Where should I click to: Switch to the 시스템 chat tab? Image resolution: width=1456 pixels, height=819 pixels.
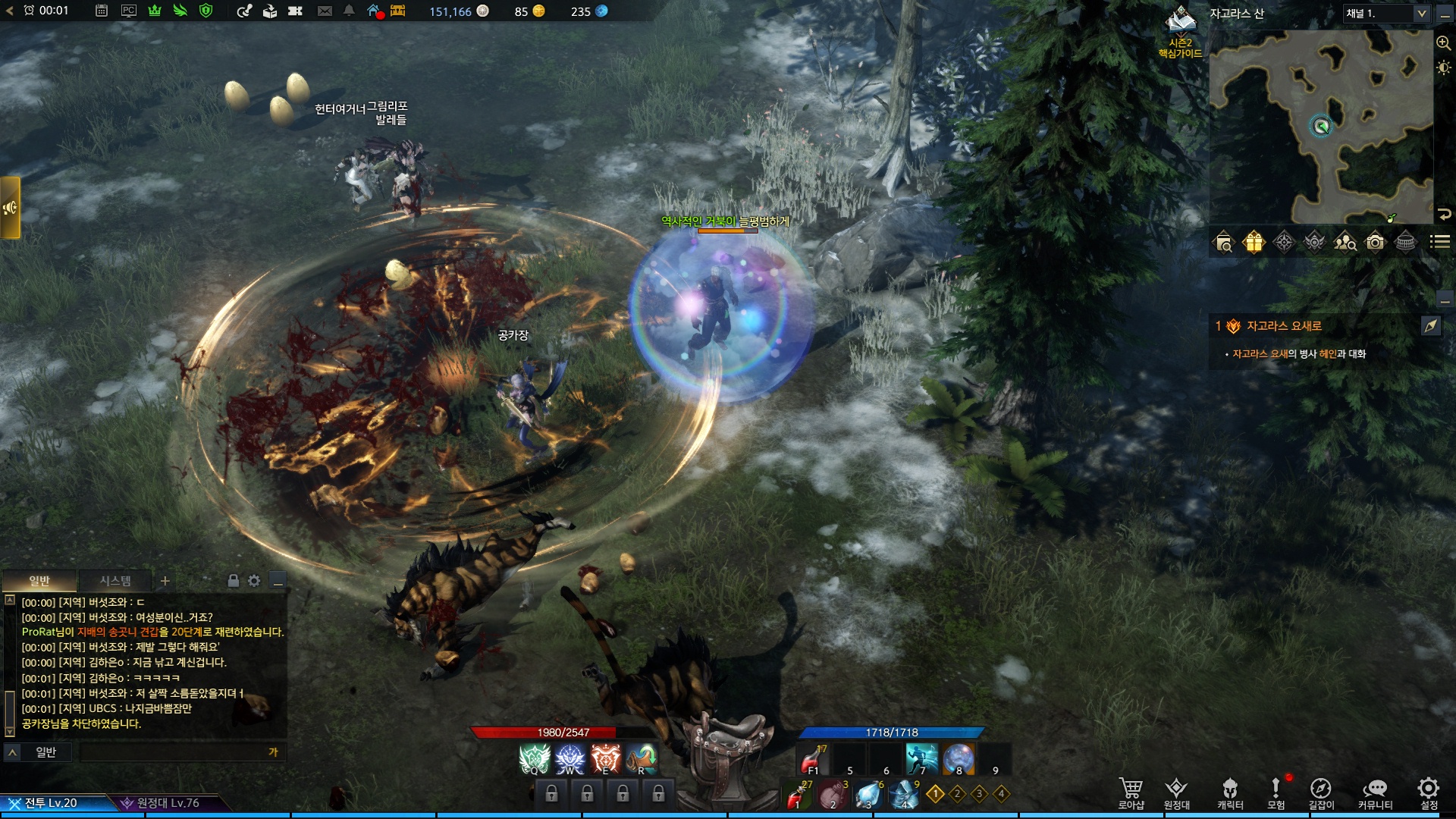click(115, 581)
